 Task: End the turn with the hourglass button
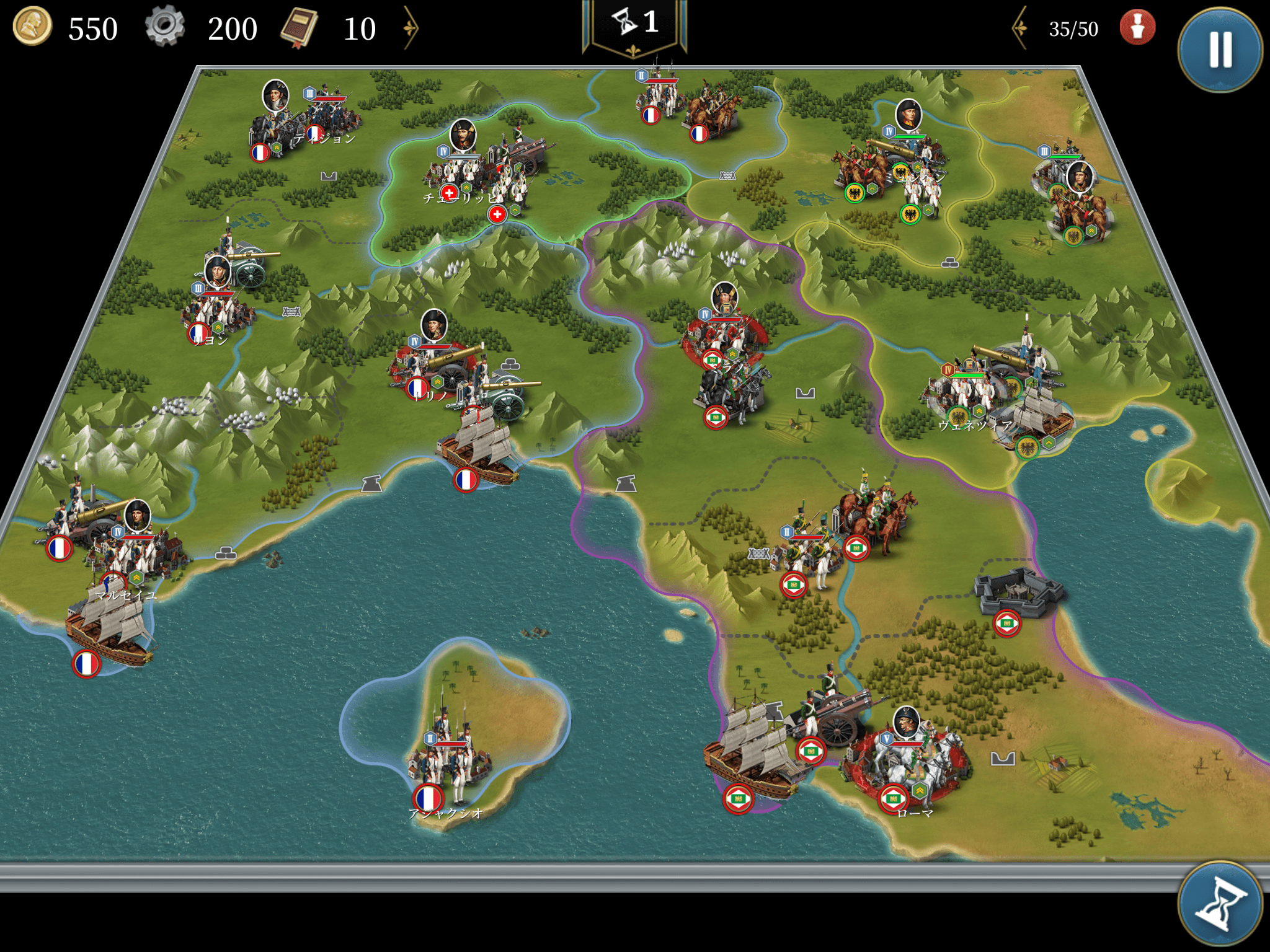pos(1220,904)
